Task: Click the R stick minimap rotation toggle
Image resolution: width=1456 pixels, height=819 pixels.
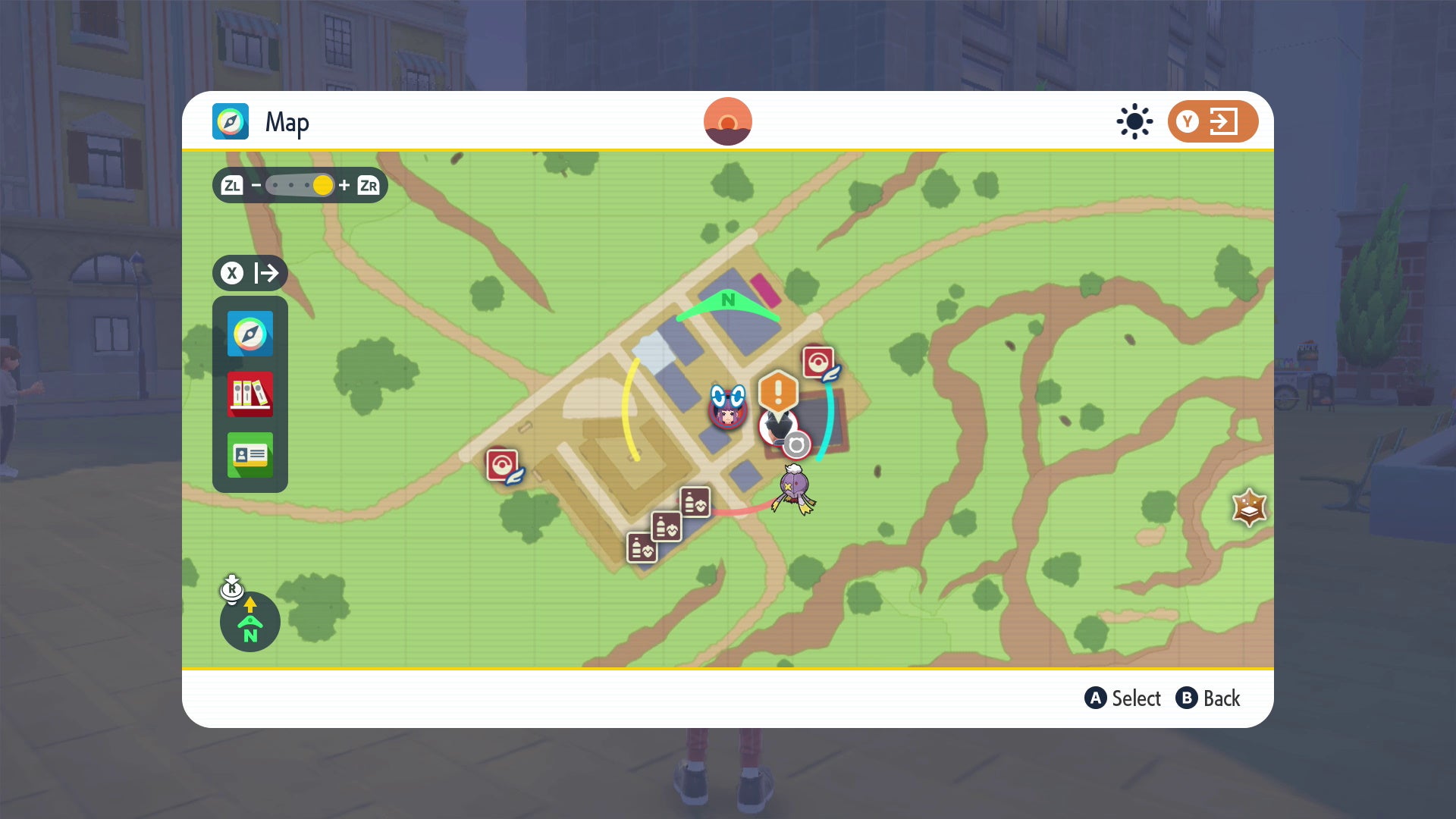Action: 232,589
